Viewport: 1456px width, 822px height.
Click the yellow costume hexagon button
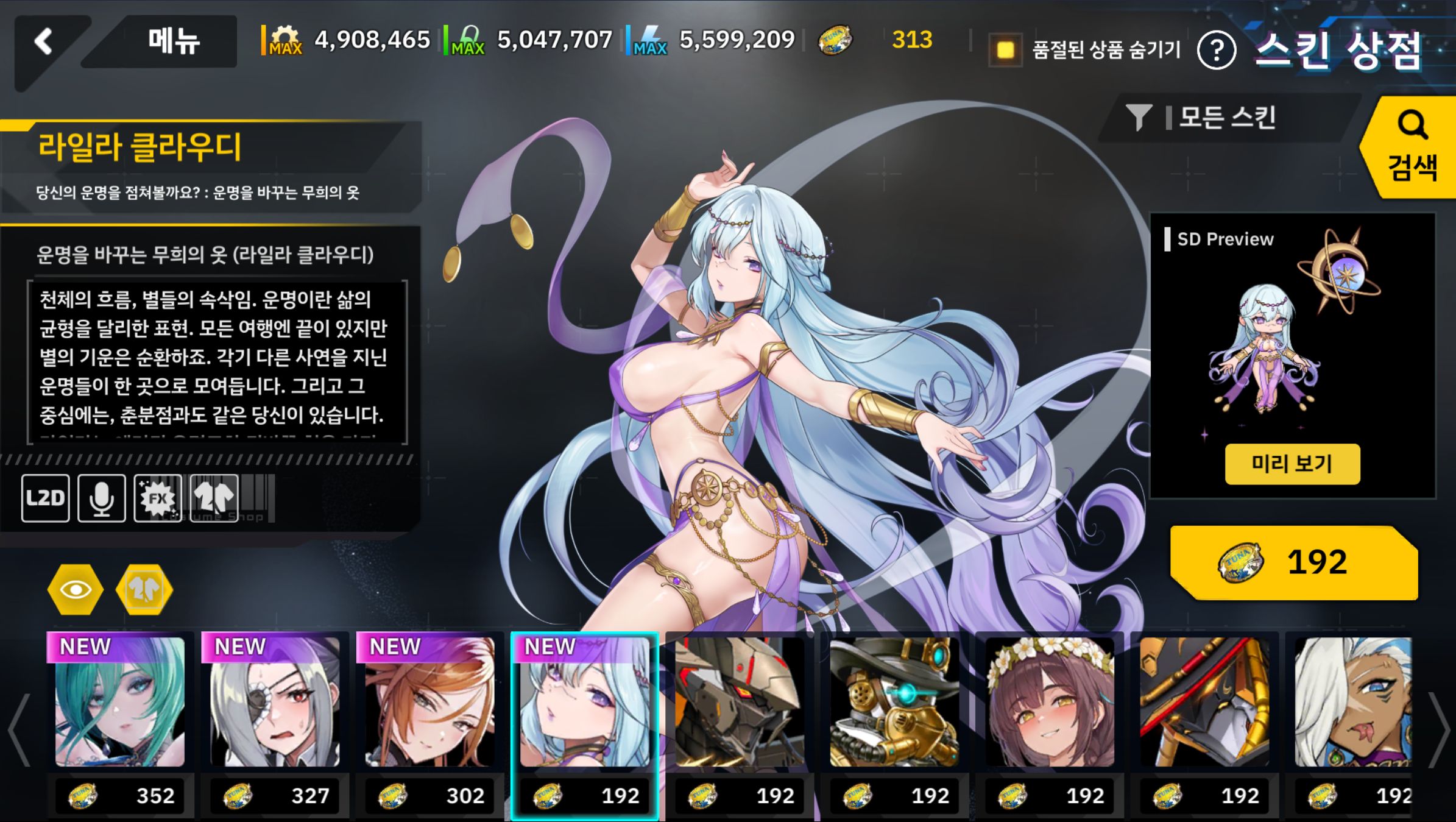tap(144, 590)
